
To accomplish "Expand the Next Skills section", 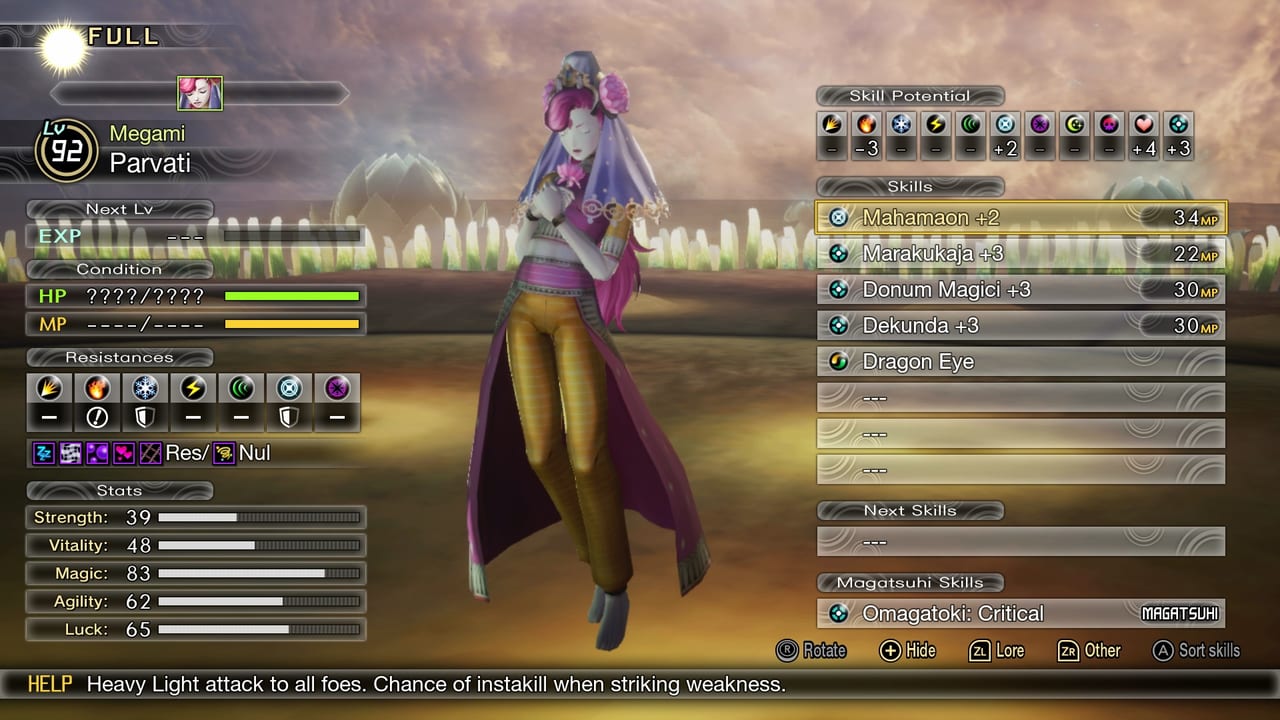I will coord(911,510).
